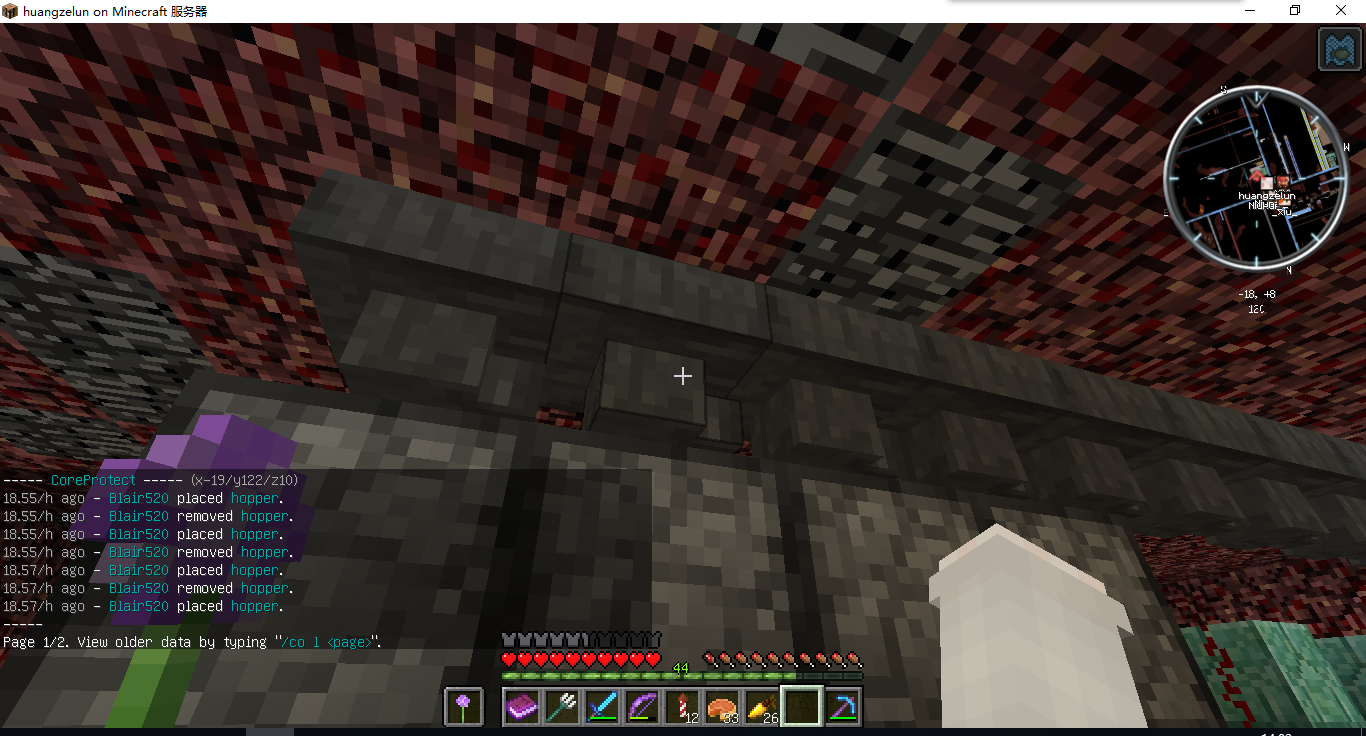This screenshot has height=736, width=1366.
Task: Restore down the game window
Action: 1296,10
